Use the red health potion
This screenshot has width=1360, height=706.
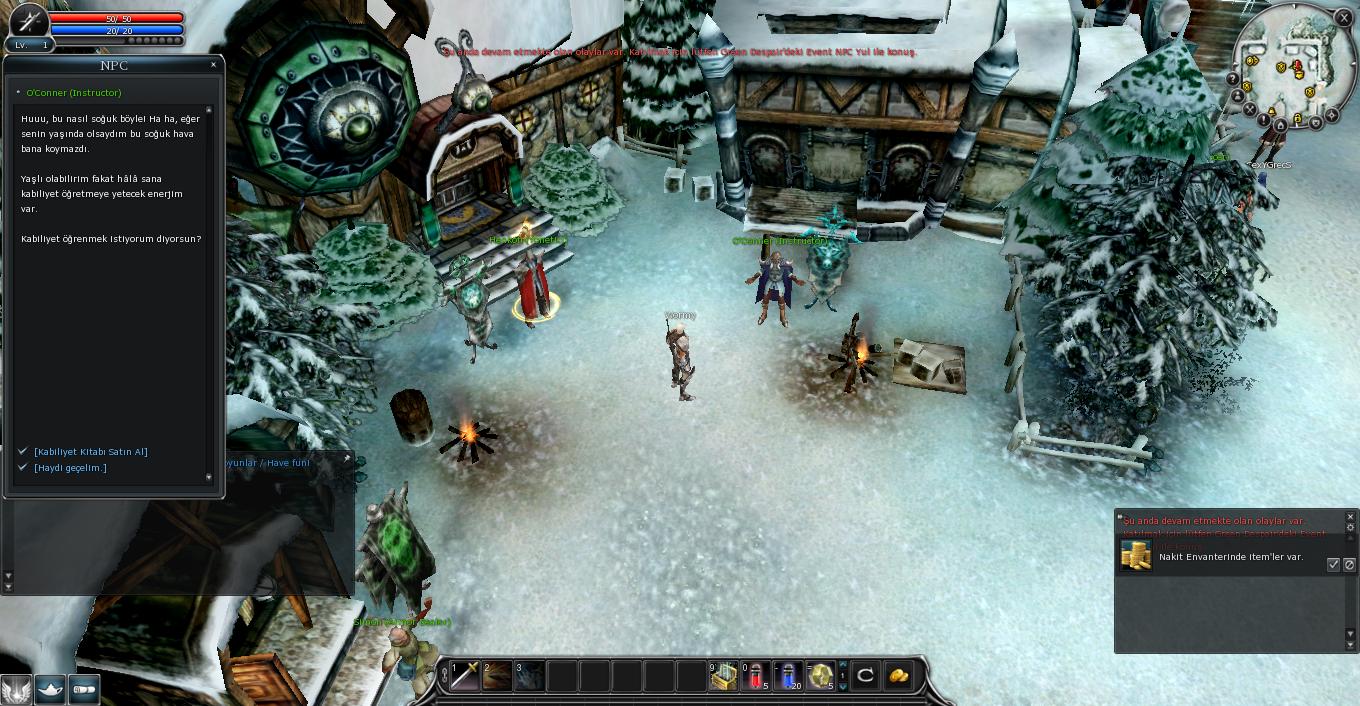coord(755,676)
